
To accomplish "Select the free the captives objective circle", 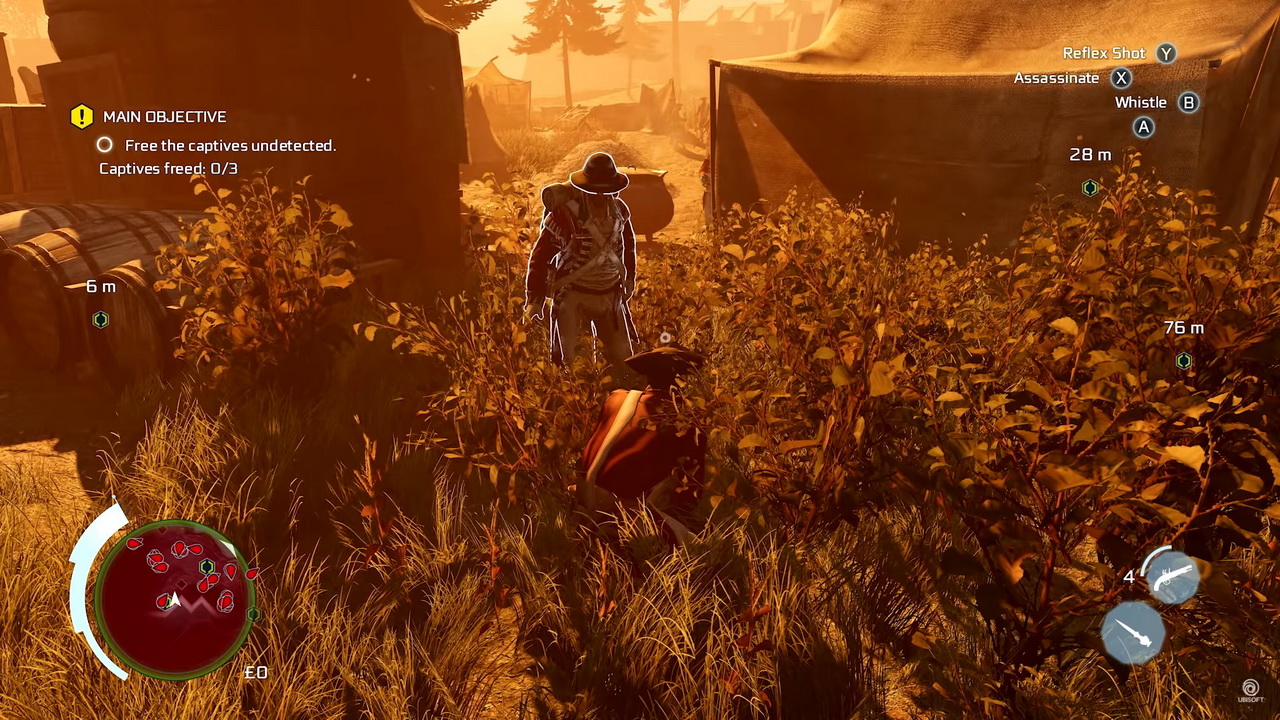I will 105,146.
